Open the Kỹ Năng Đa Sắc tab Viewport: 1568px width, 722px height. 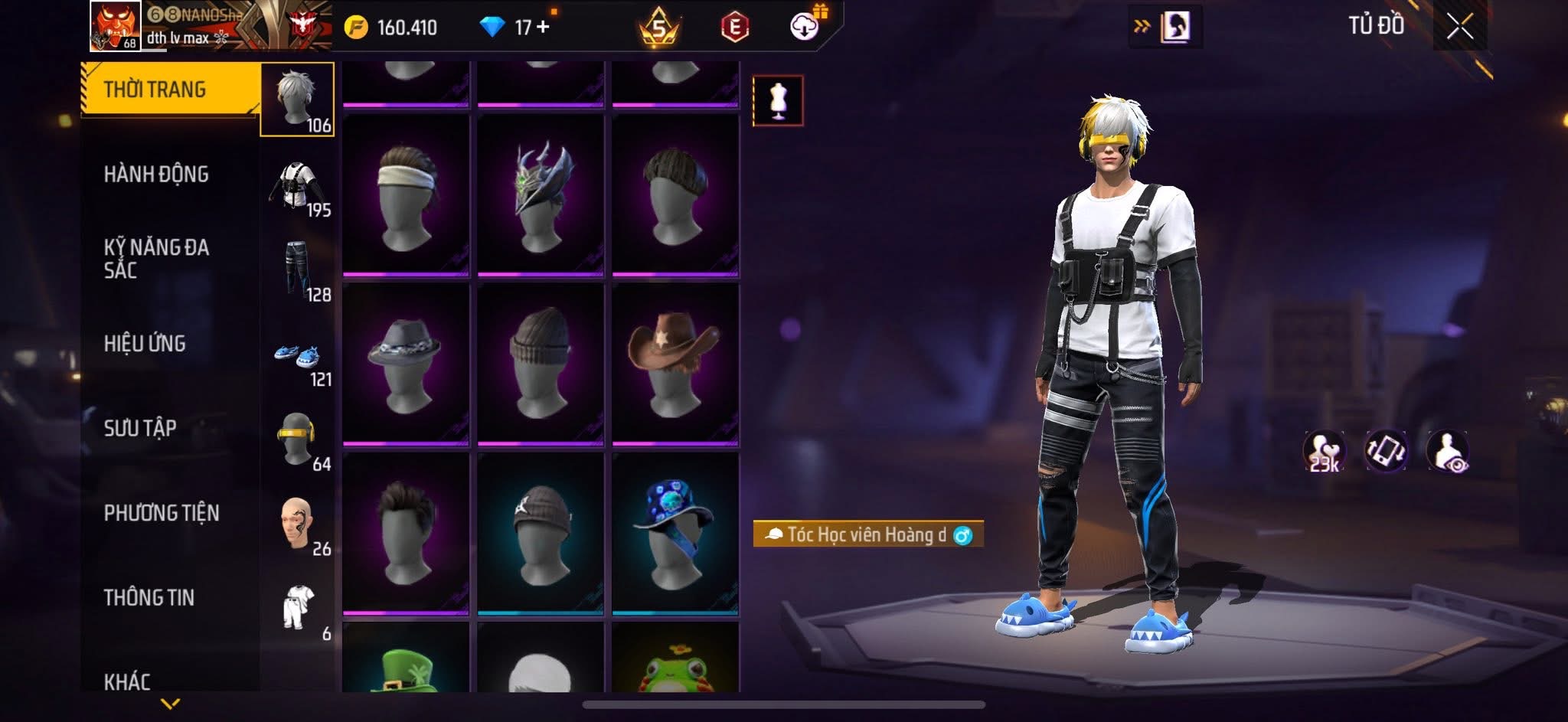click(x=156, y=259)
